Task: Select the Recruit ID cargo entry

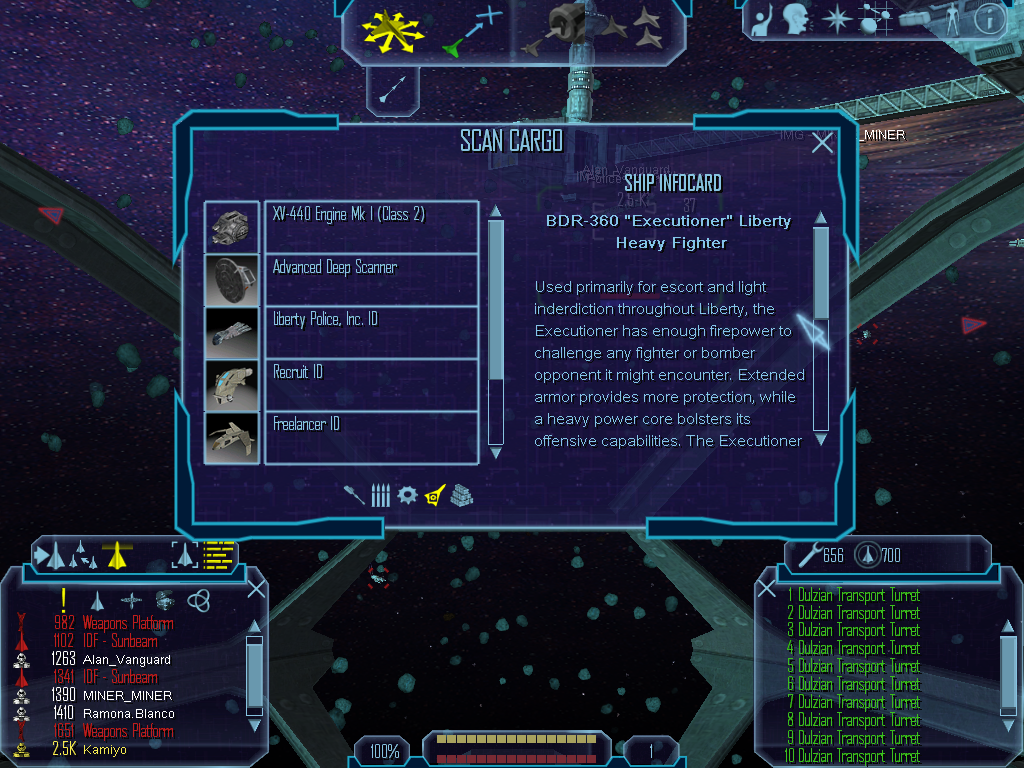Action: click(x=371, y=384)
